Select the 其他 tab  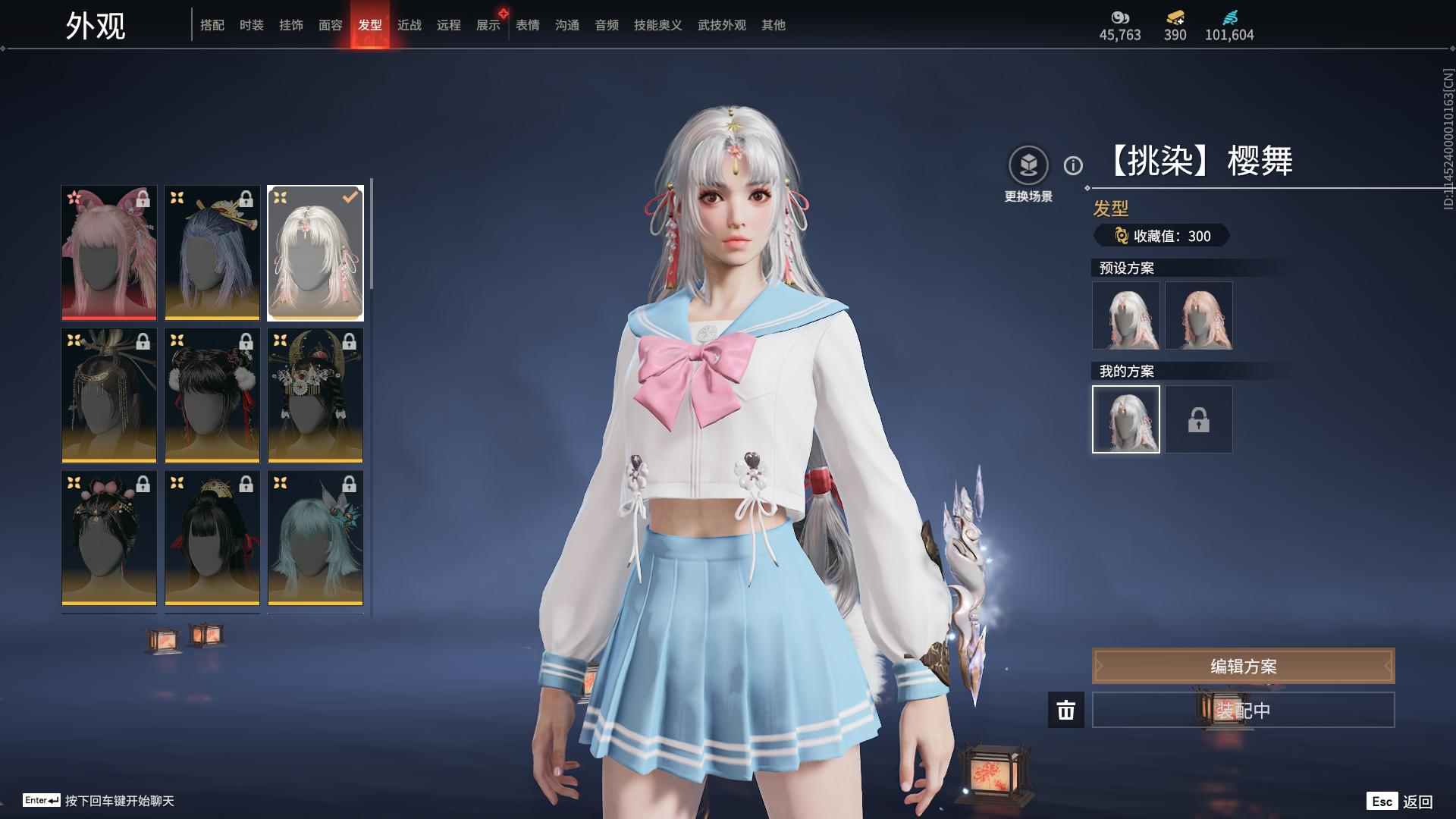773,25
